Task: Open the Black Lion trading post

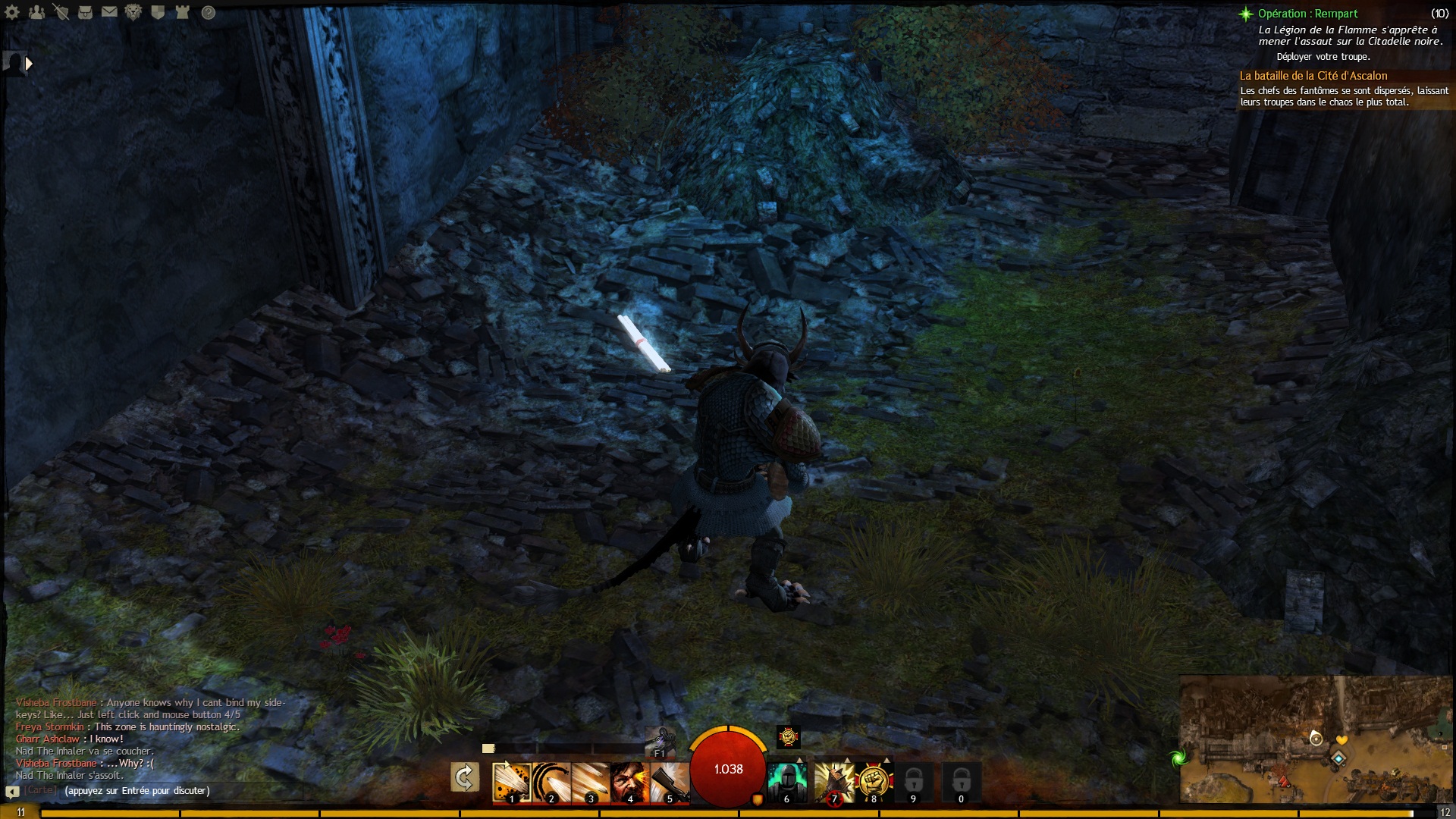Action: click(133, 12)
